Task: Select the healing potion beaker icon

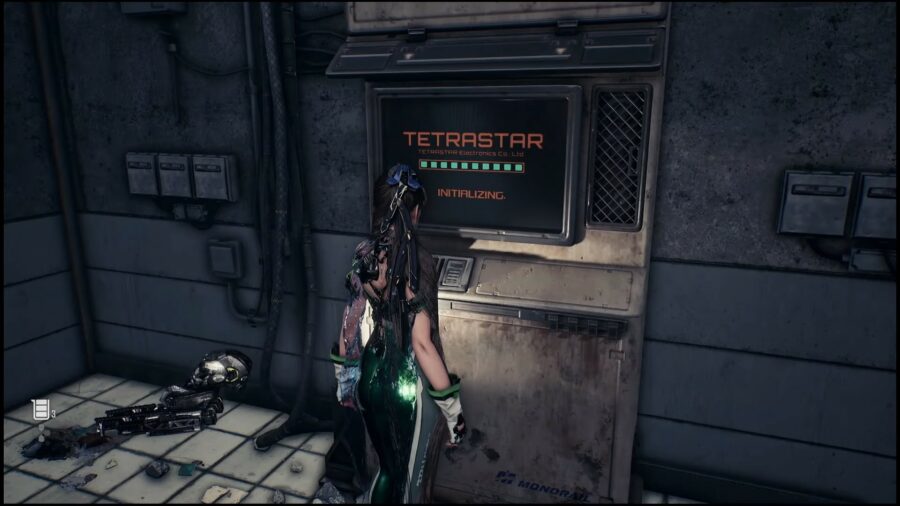Action: 40,408
